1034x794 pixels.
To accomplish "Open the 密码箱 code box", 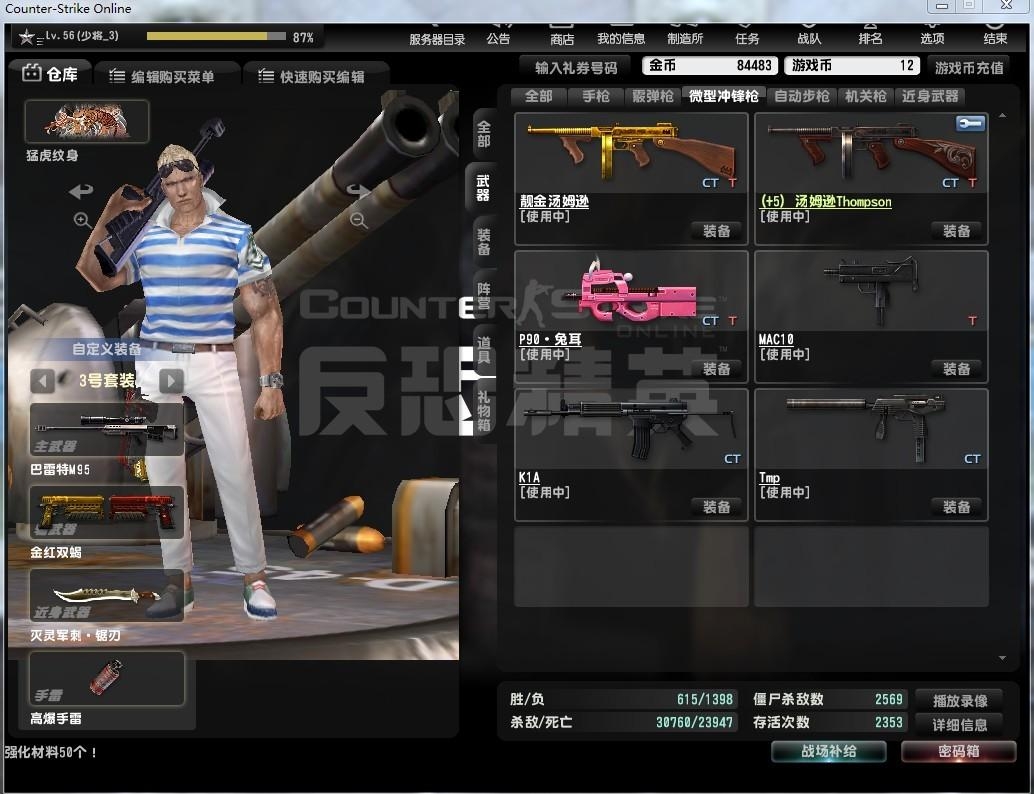I will tap(958, 751).
